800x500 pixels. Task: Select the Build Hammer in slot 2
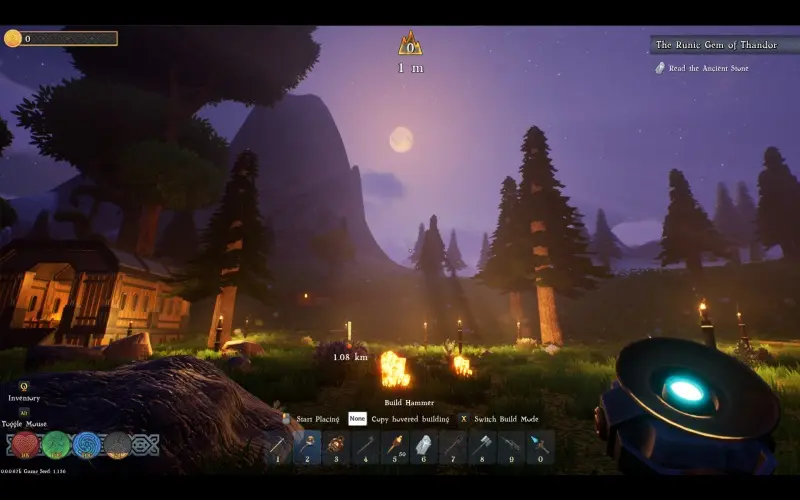(x=307, y=445)
